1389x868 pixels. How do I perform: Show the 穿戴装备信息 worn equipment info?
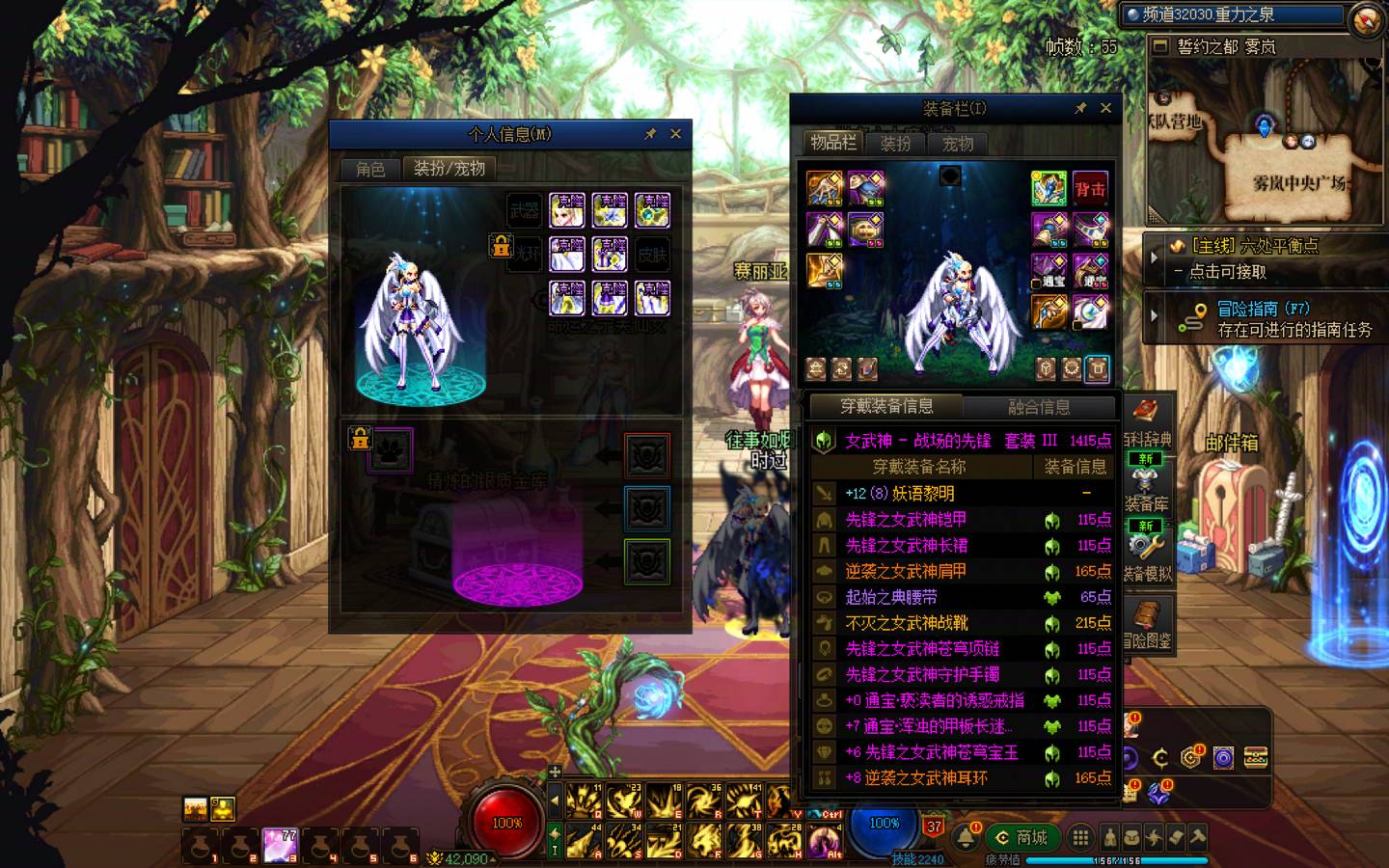(885, 406)
